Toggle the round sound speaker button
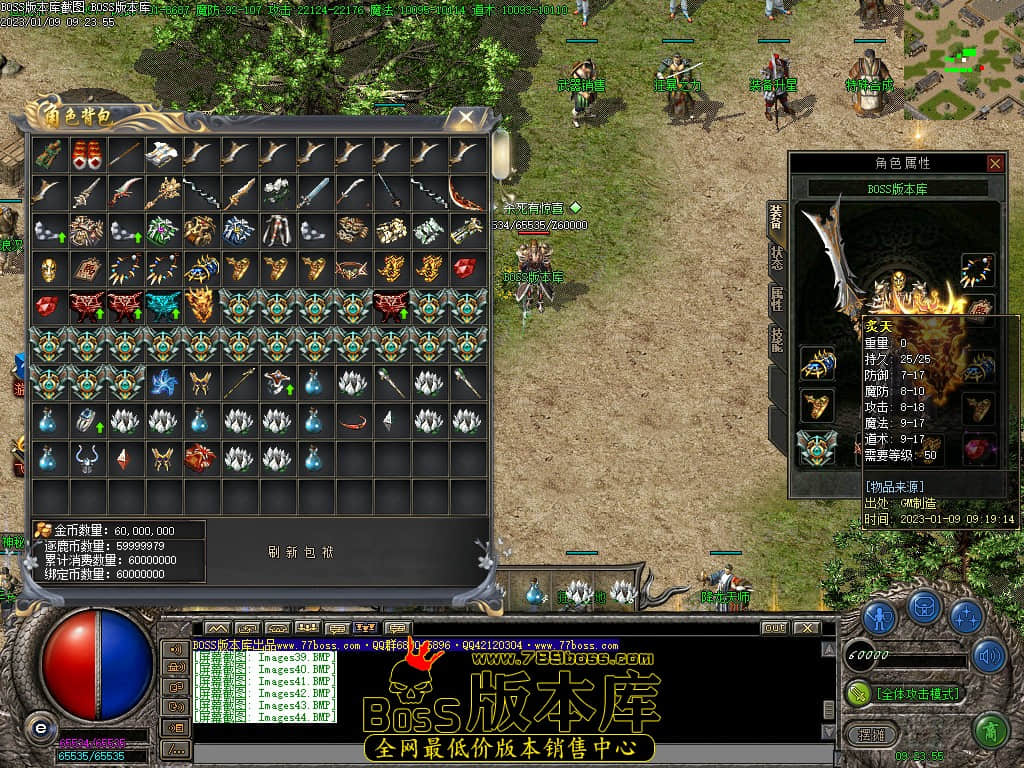Viewport: 1024px width, 768px height. 988,656
